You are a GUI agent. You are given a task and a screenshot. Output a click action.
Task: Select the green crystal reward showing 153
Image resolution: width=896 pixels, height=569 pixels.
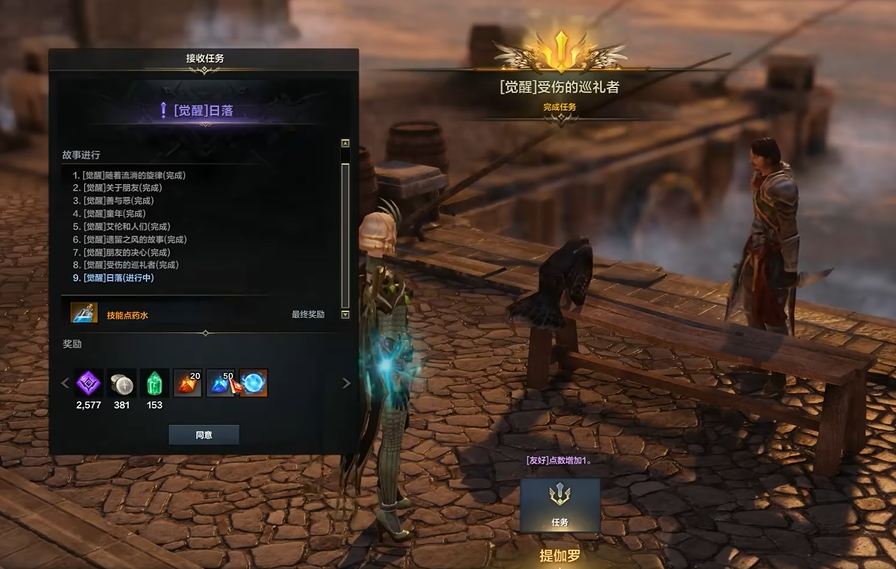[x=154, y=382]
